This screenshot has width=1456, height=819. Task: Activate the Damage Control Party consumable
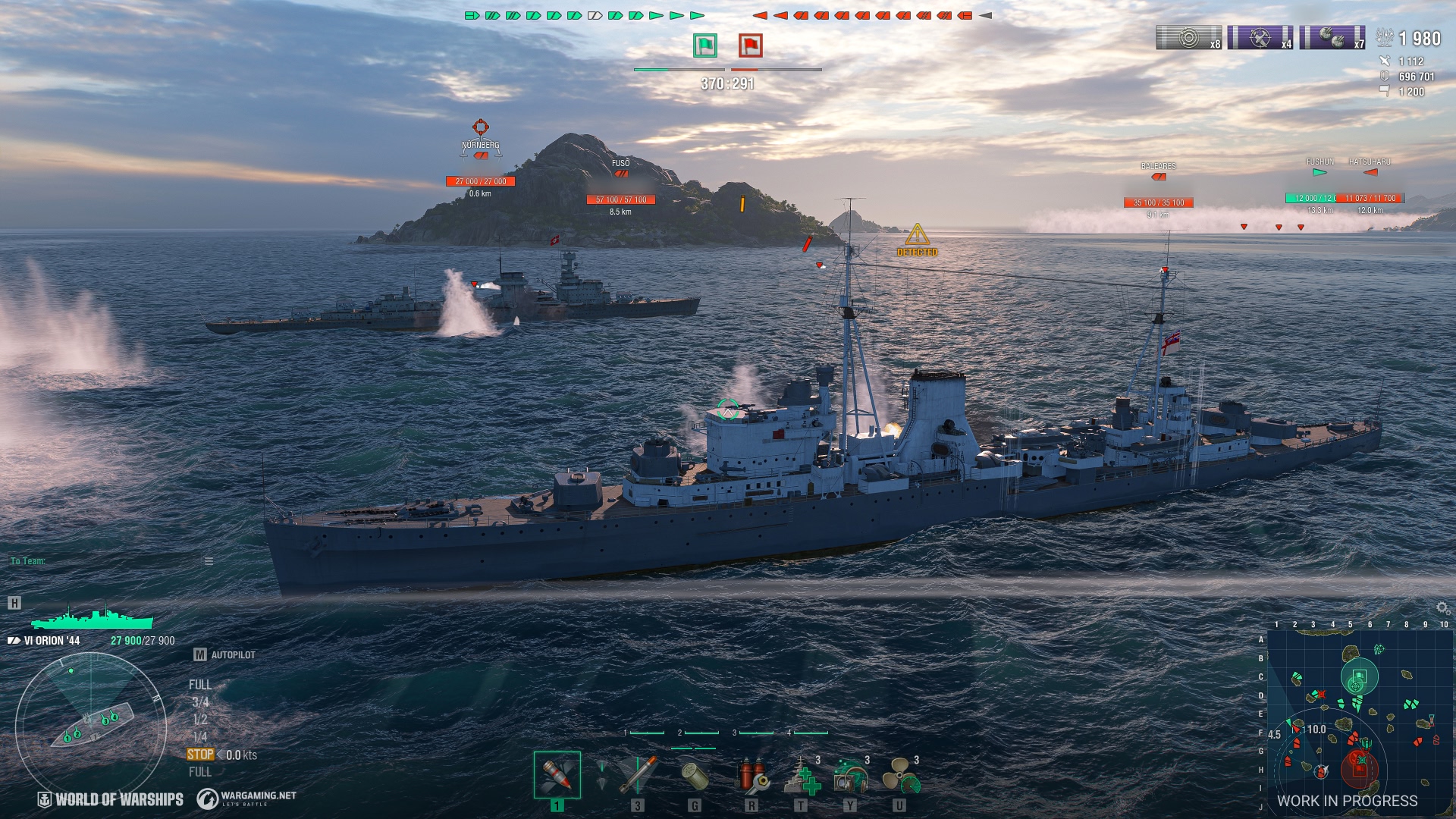(753, 773)
